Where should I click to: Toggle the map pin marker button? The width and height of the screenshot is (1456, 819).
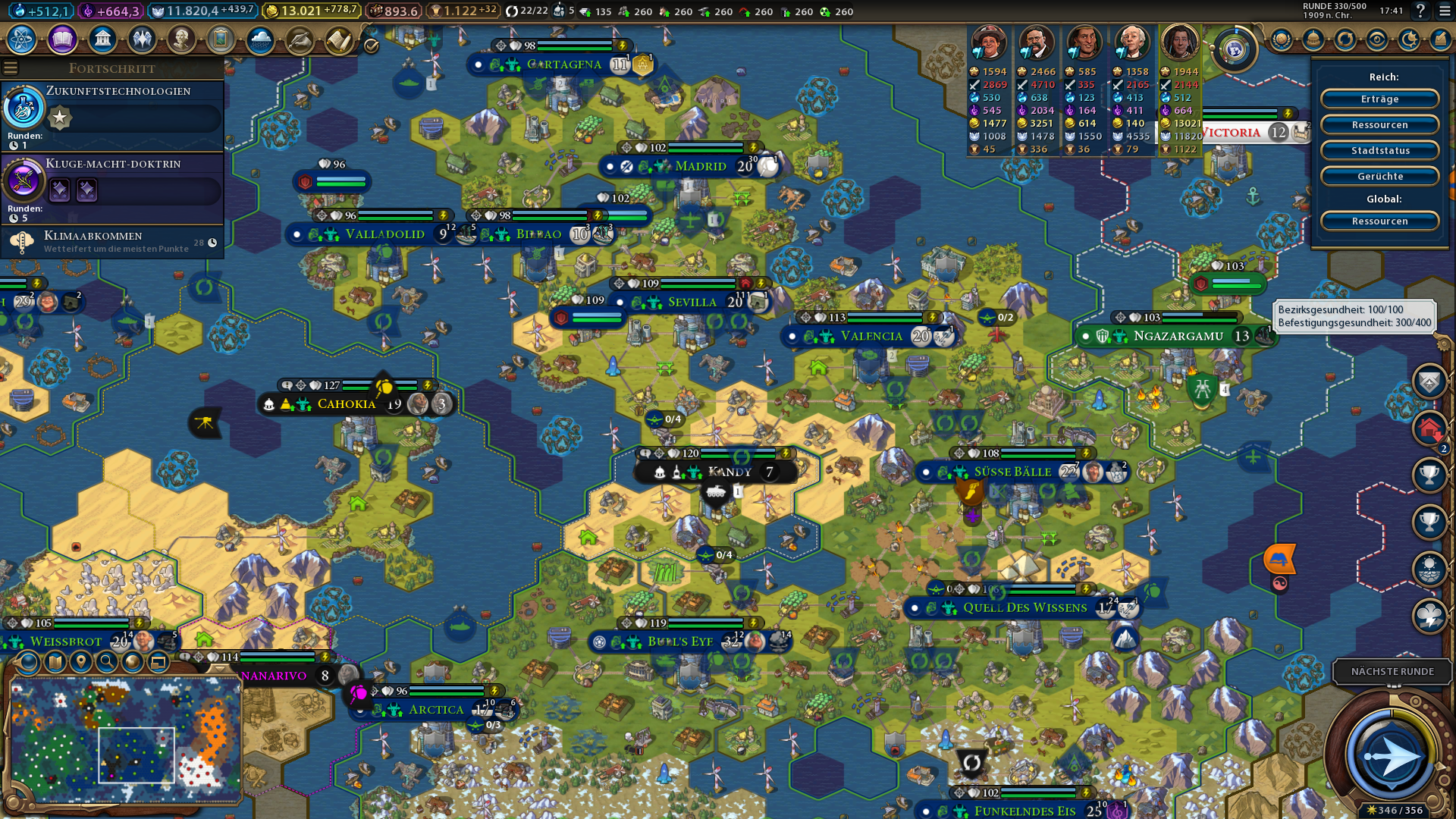[80, 662]
